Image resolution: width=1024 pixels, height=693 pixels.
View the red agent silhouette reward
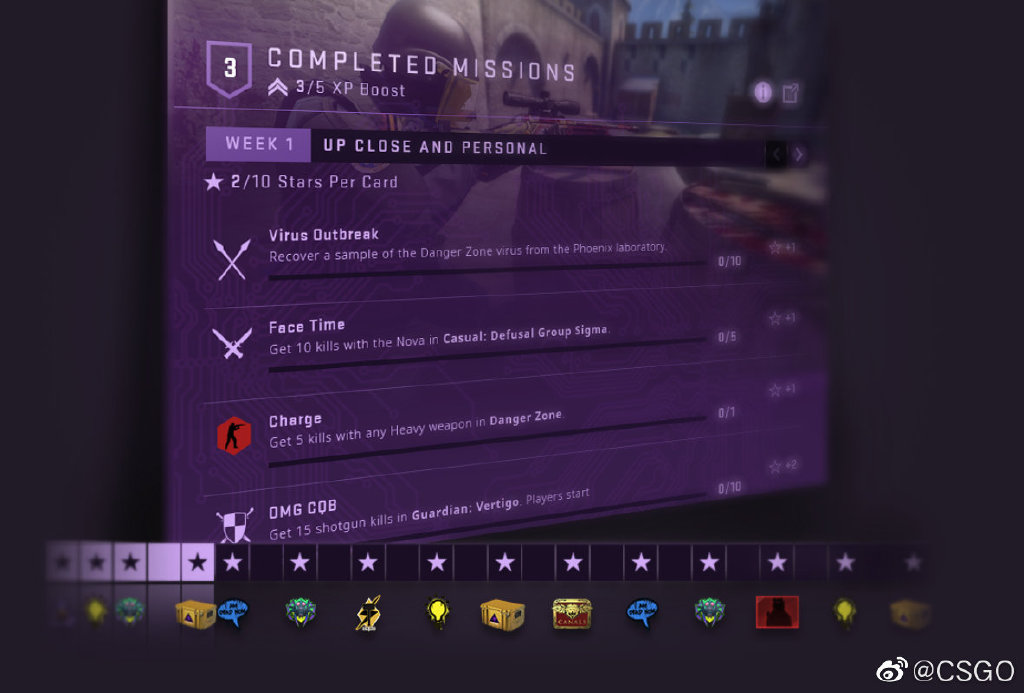click(777, 612)
